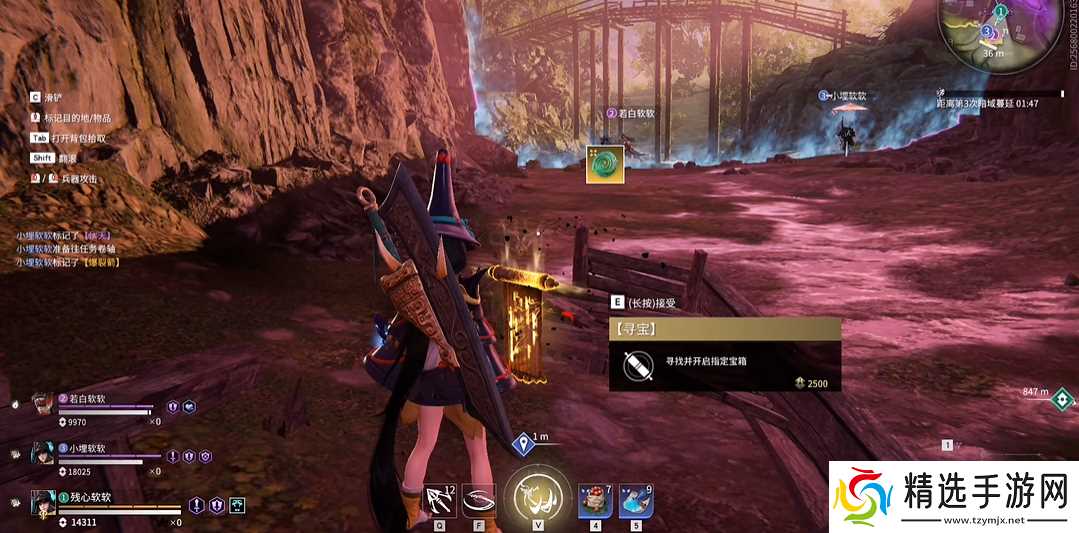The width and height of the screenshot is (1079, 533).
Task: Click the green jade item marker
Action: click(605, 164)
